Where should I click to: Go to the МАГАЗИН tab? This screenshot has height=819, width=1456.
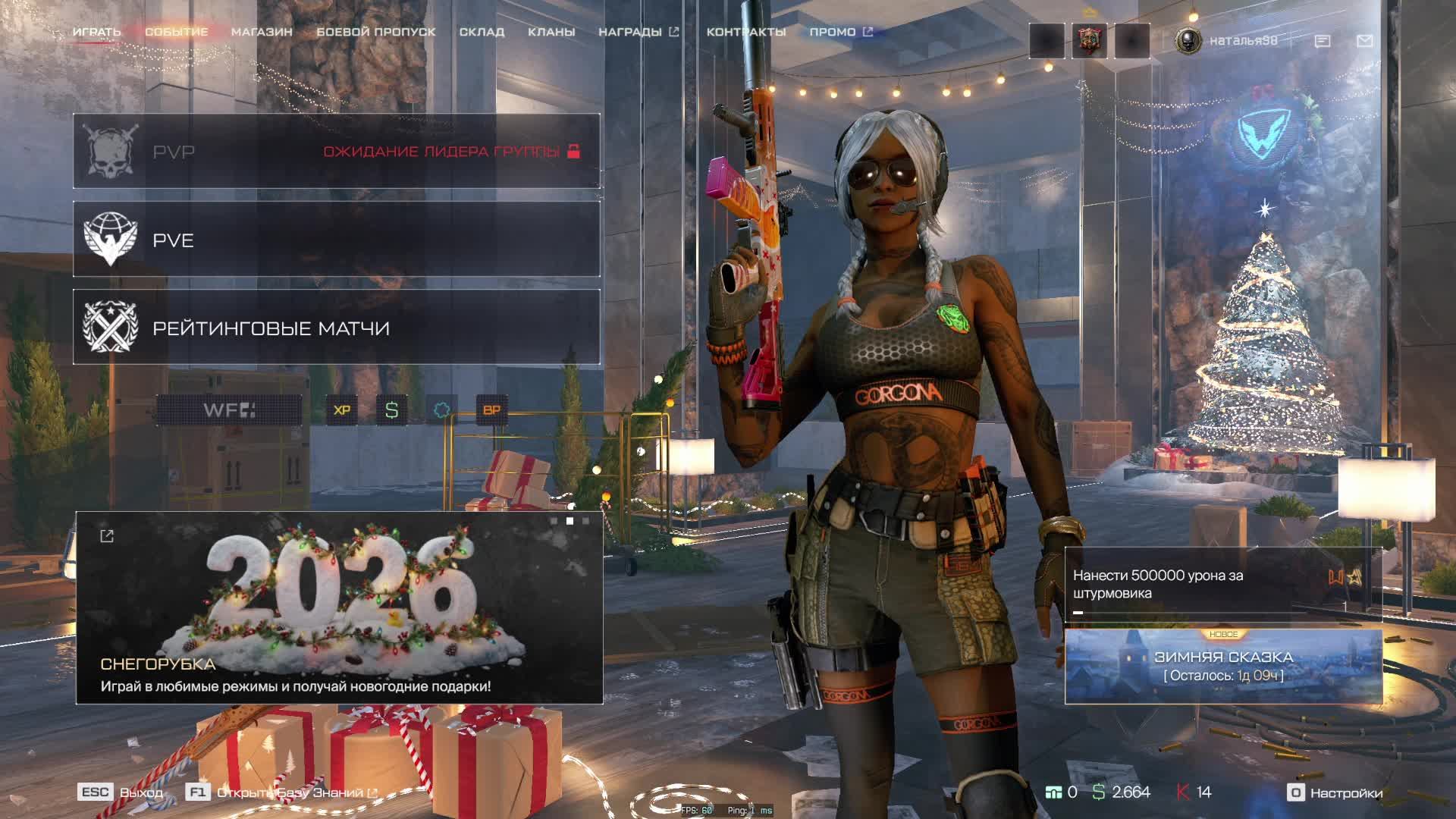pos(262,32)
